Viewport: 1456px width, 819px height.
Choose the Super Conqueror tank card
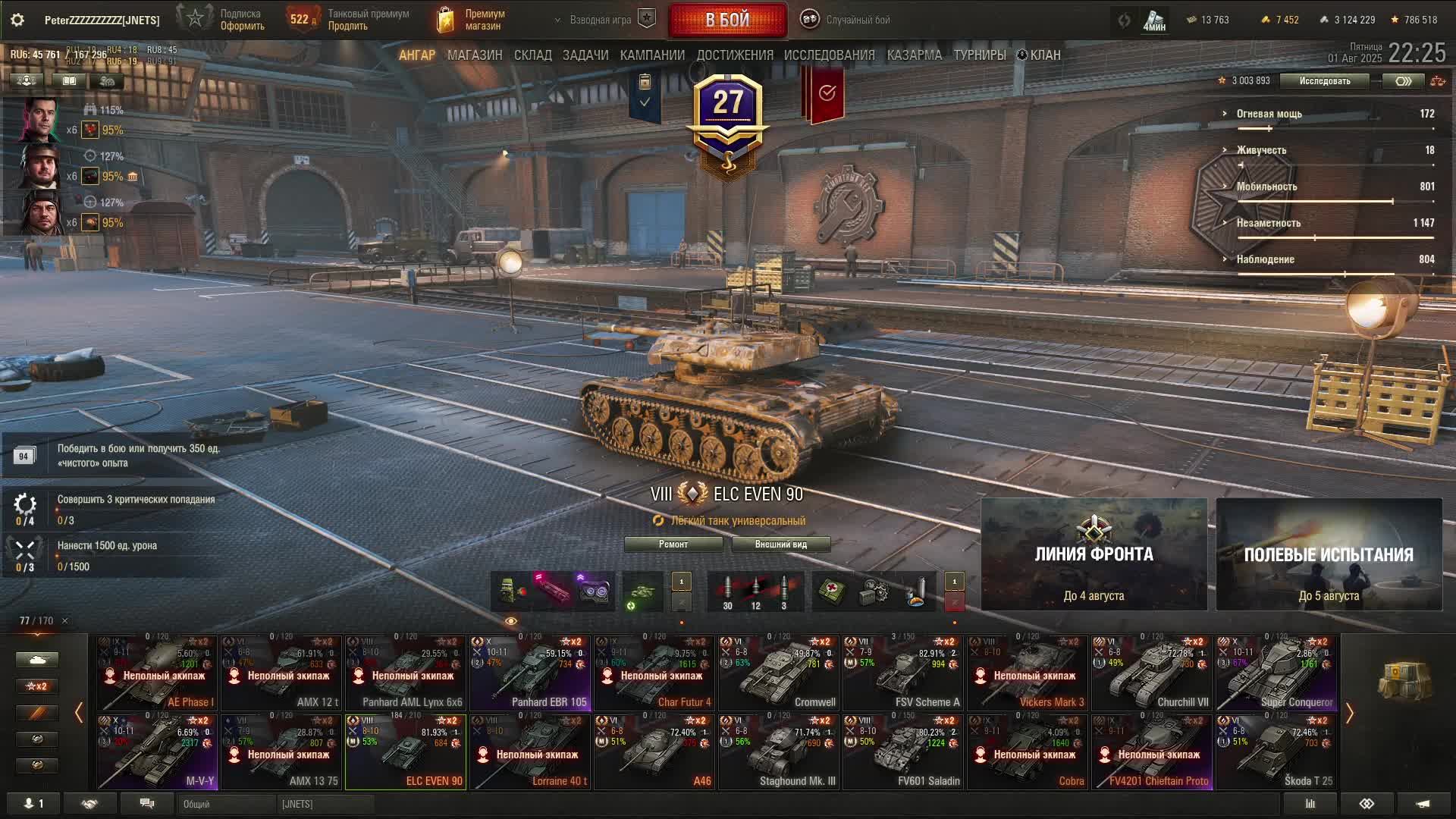(x=1276, y=673)
